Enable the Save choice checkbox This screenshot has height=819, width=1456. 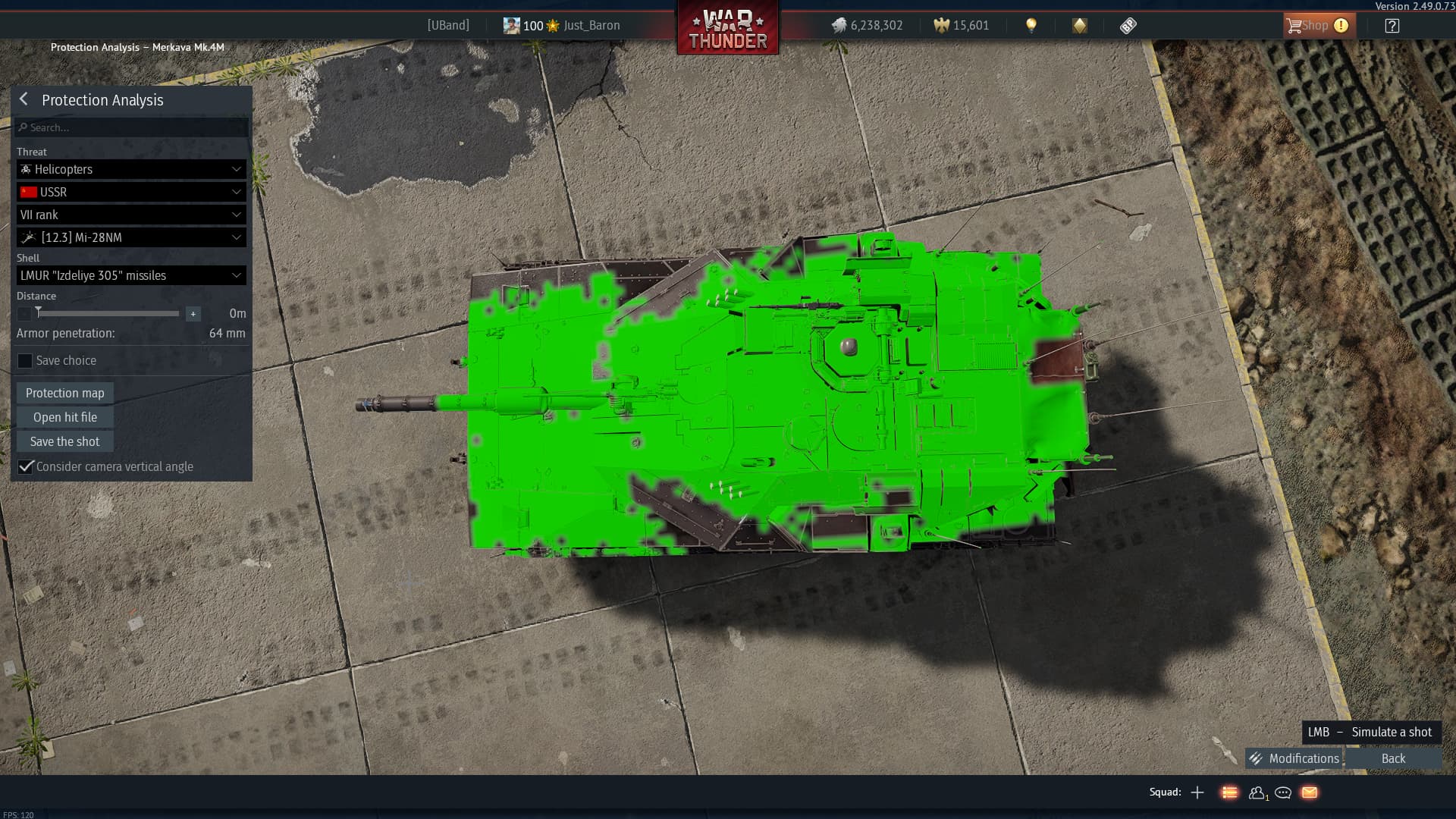25,360
